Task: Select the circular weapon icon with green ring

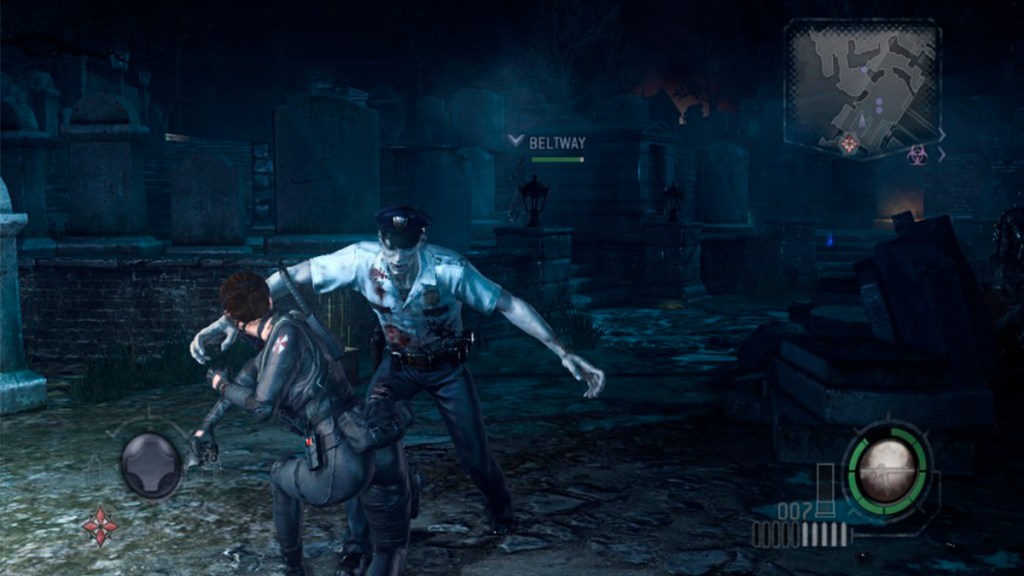Action: click(887, 468)
